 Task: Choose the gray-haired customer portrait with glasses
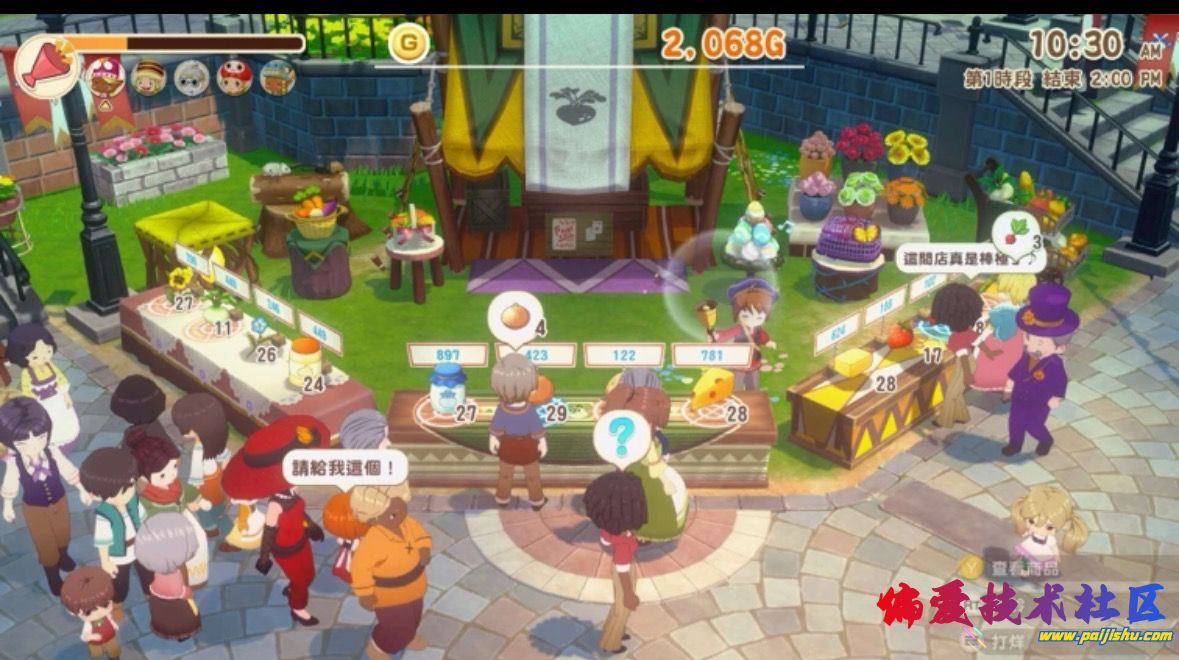[x=191, y=76]
